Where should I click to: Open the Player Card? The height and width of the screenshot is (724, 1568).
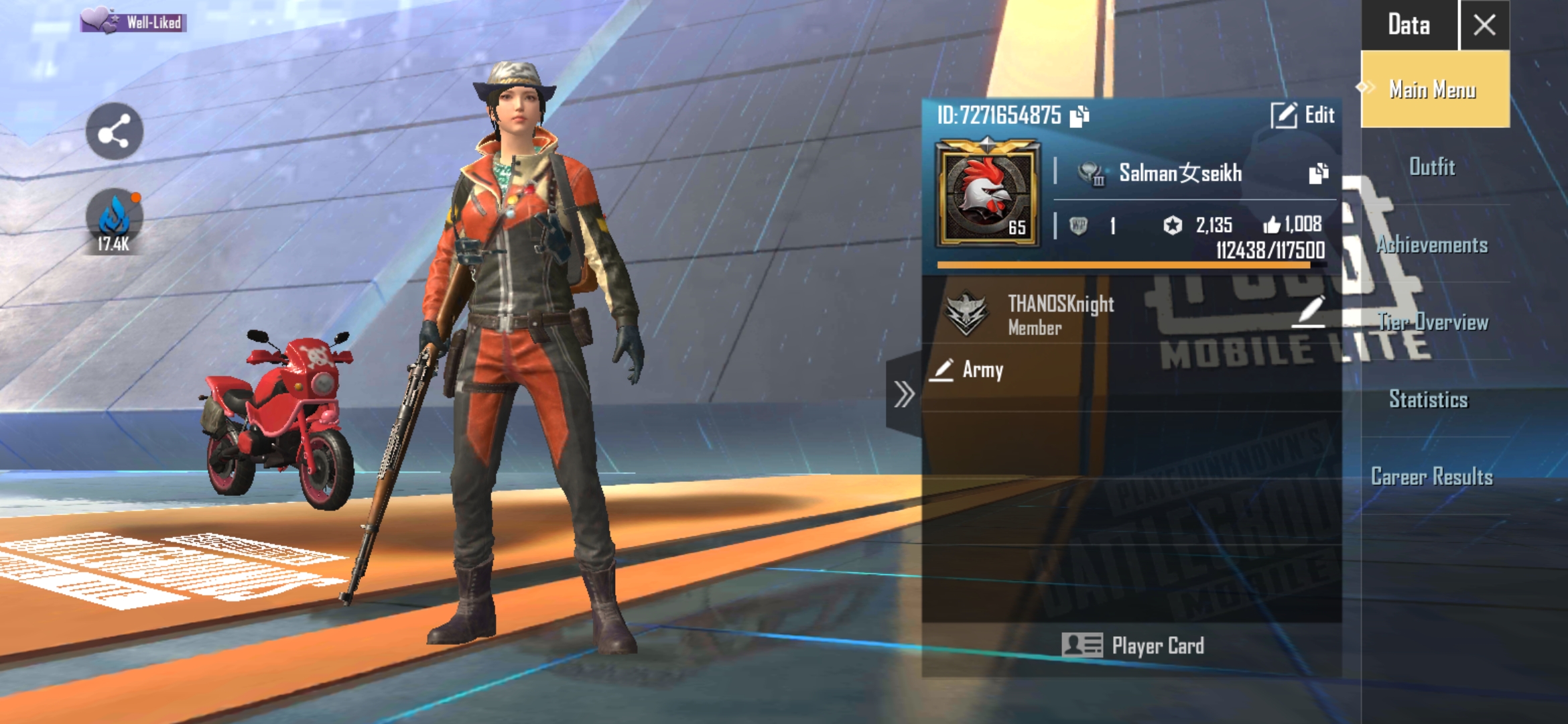(x=1133, y=646)
